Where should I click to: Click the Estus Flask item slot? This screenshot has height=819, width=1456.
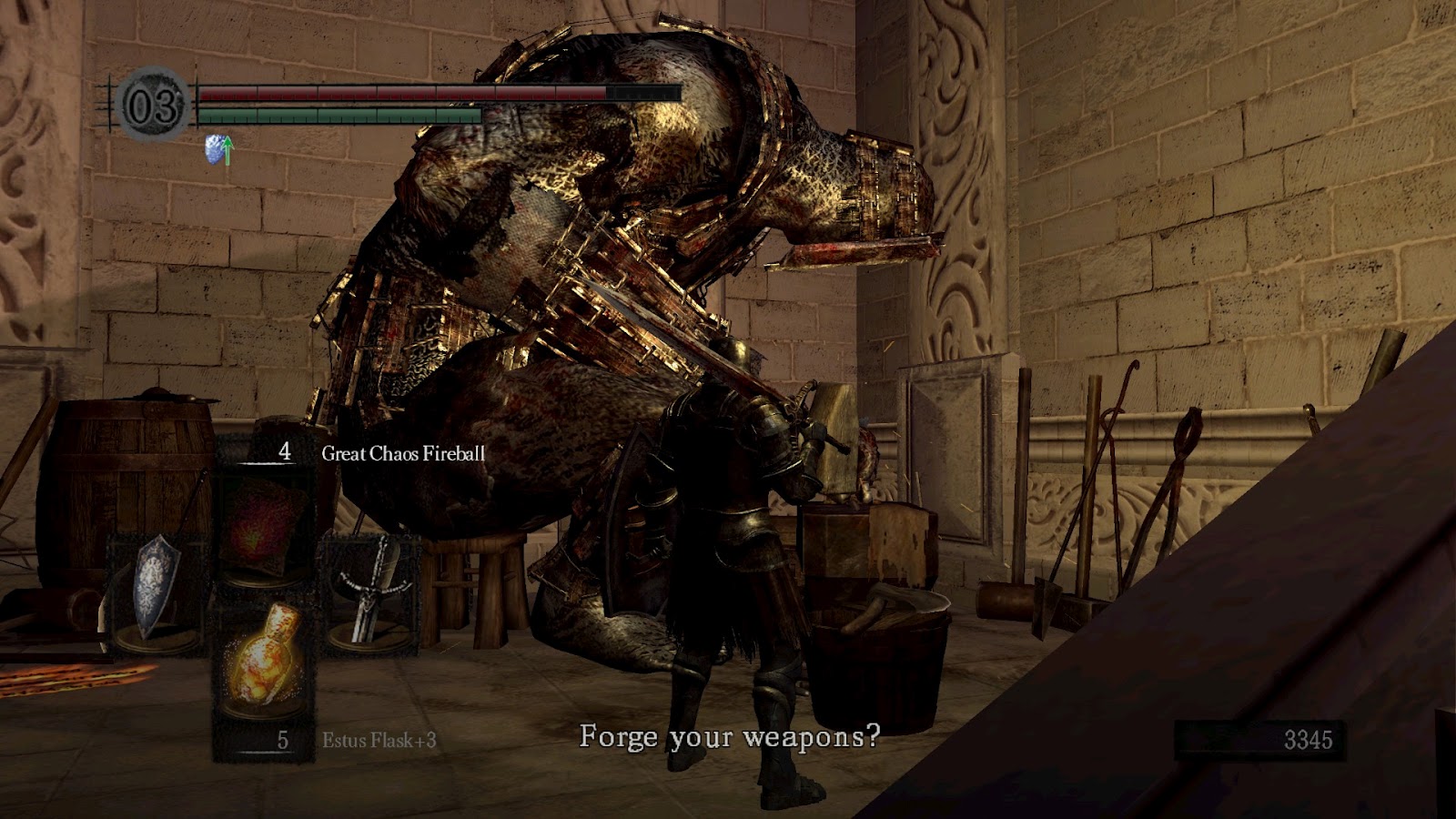[264, 658]
